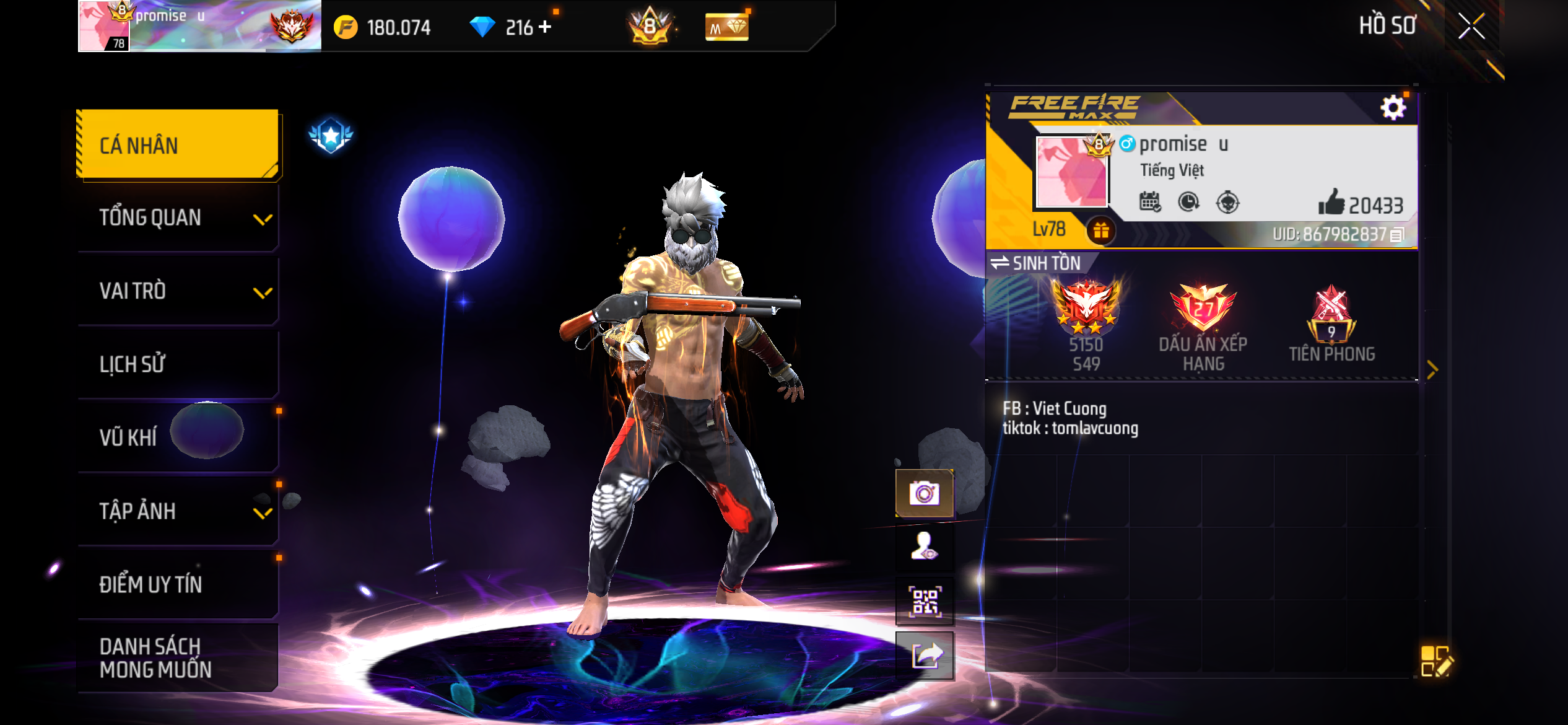Click the blue star badge icon

pos(331,135)
